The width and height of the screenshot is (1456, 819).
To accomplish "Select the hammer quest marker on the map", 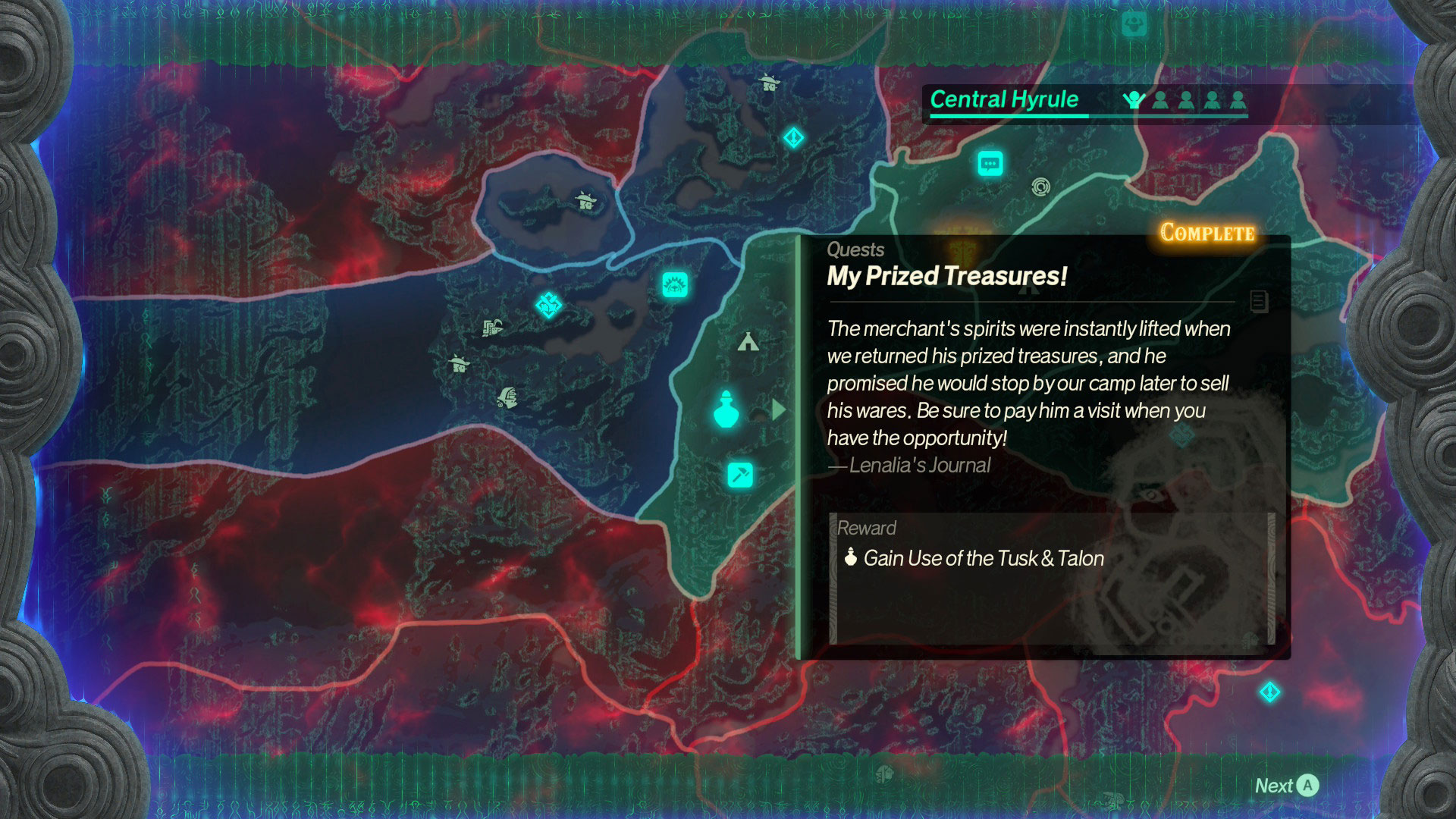I will coord(740,475).
